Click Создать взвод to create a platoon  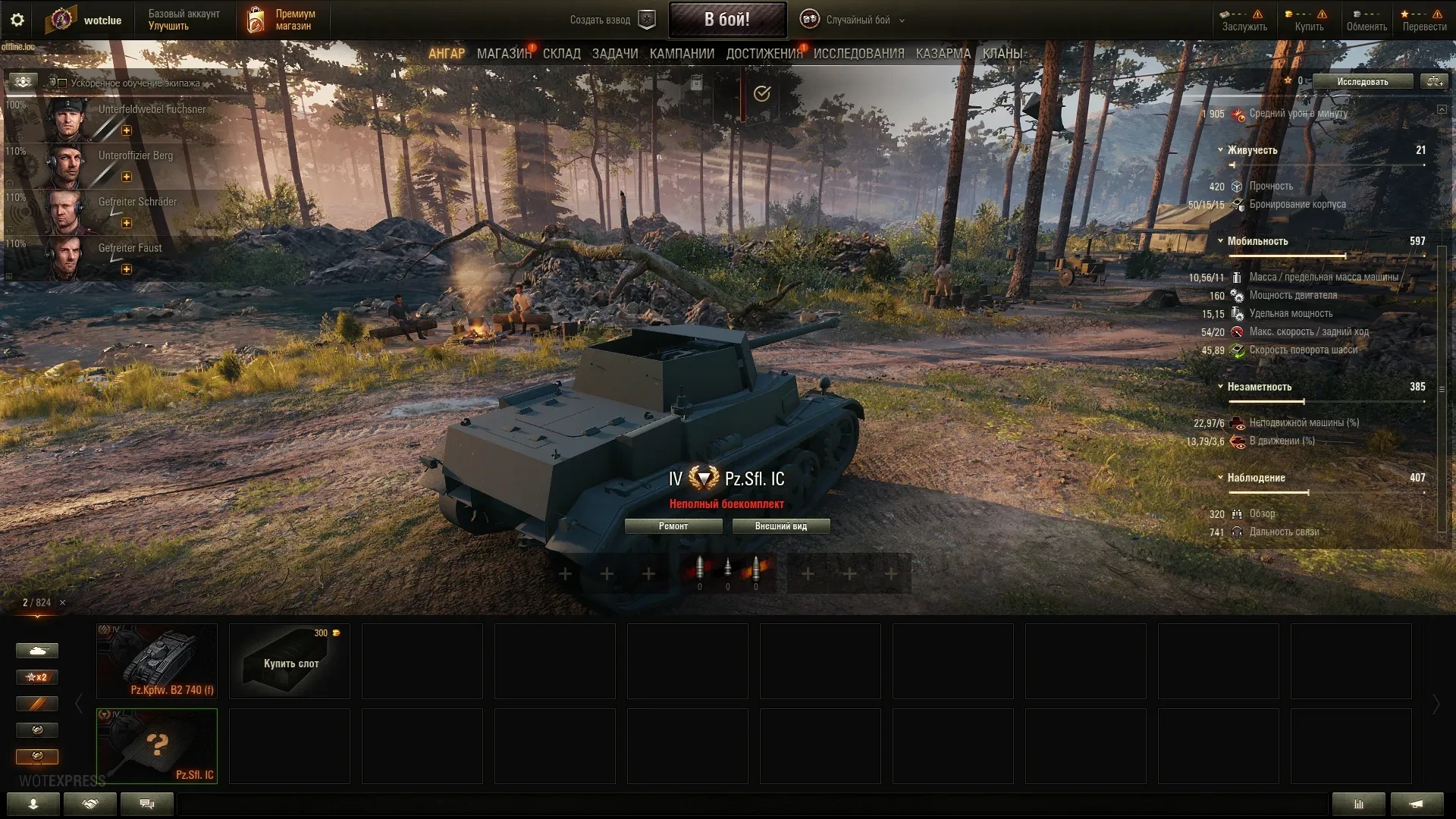click(611, 20)
